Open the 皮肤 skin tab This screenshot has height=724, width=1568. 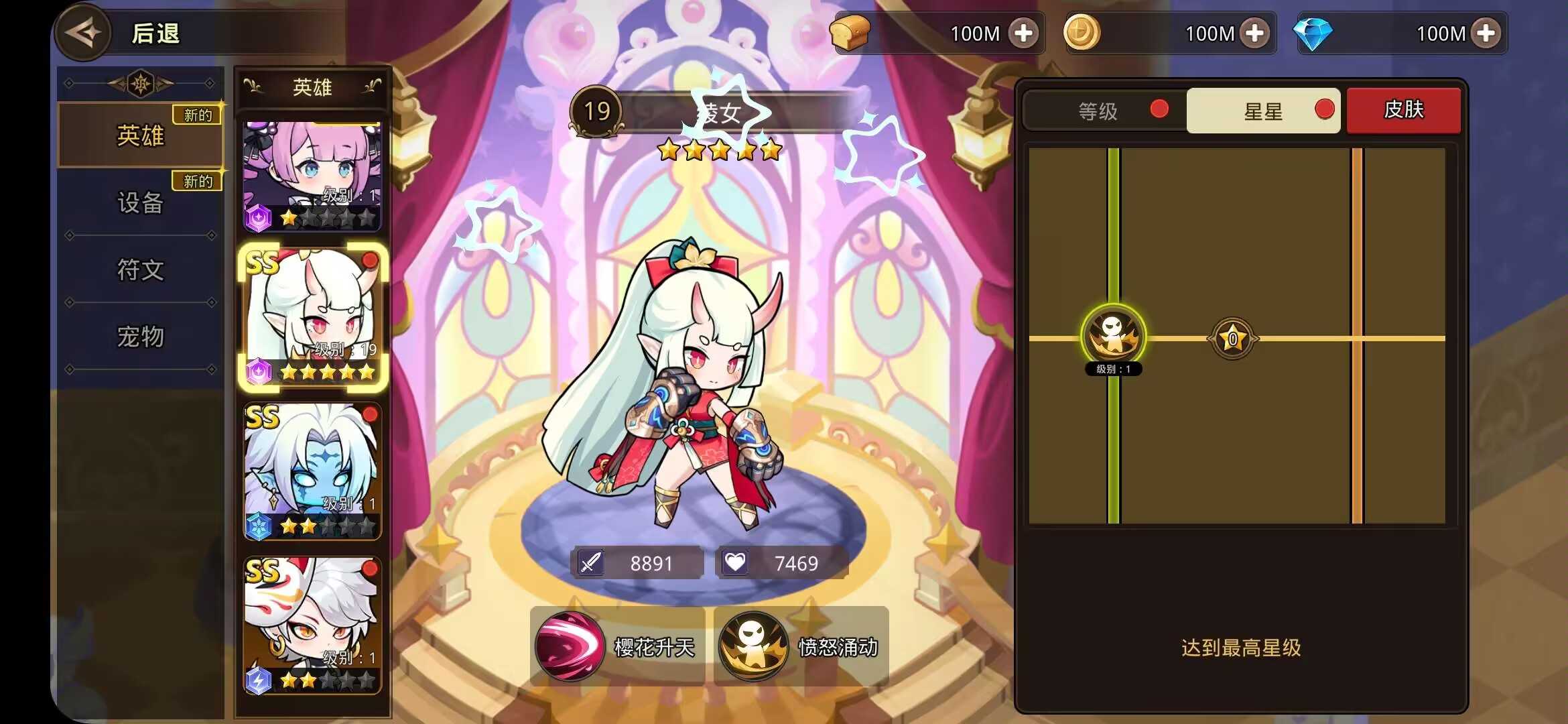[1403, 110]
